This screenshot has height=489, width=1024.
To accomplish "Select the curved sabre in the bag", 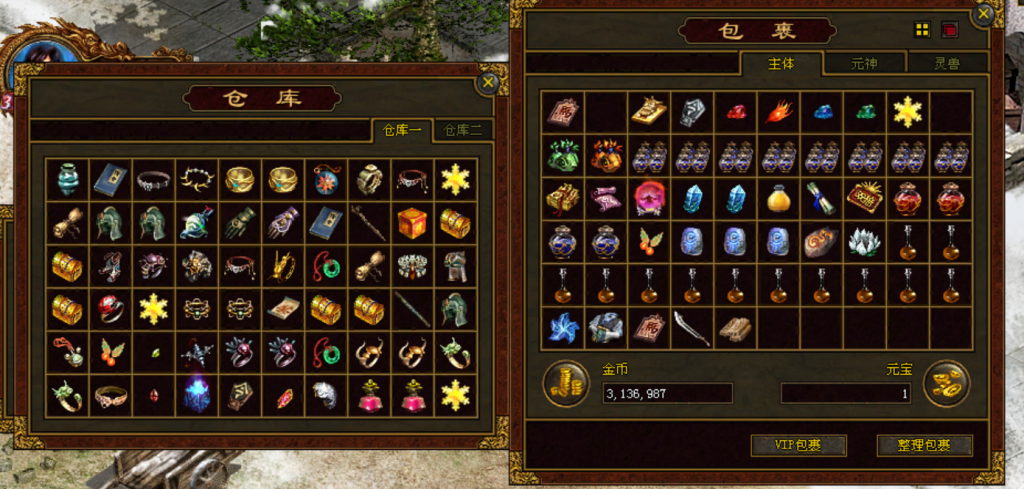I will 692,327.
